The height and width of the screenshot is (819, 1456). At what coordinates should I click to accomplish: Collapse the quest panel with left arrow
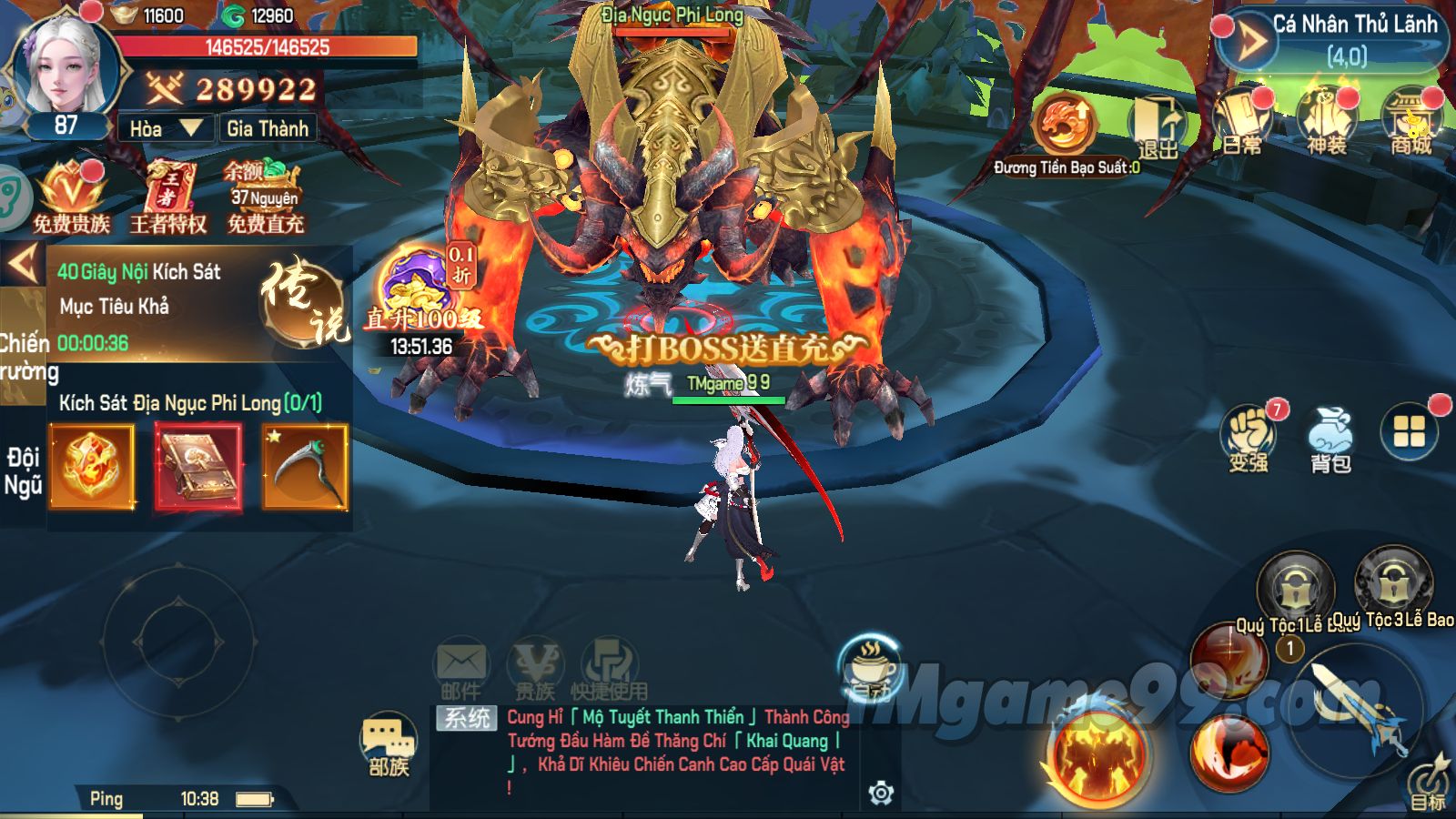(22, 264)
